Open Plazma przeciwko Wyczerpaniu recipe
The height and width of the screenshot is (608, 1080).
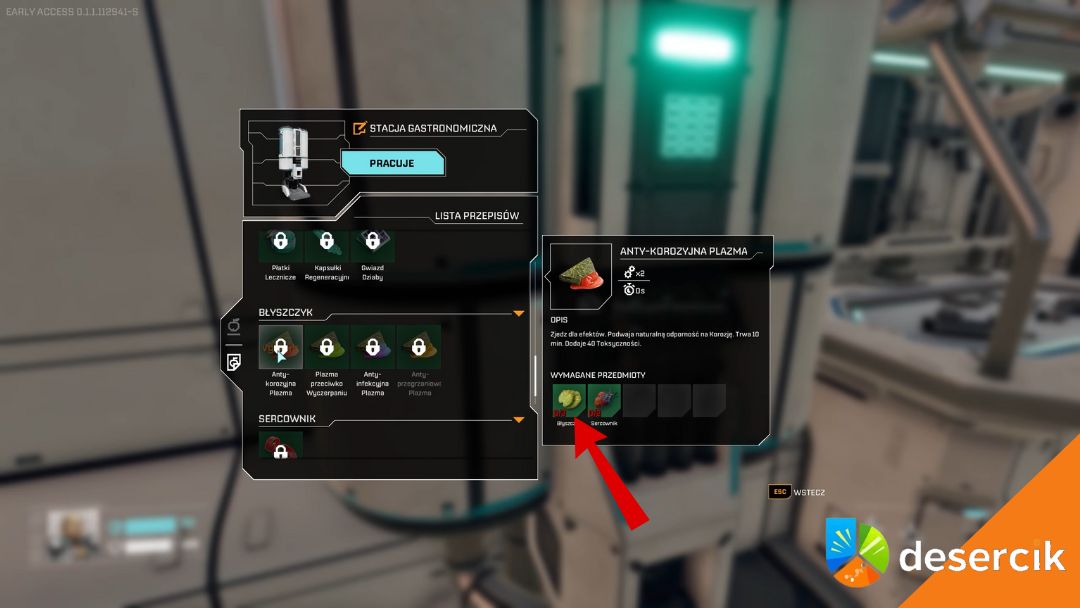point(326,347)
